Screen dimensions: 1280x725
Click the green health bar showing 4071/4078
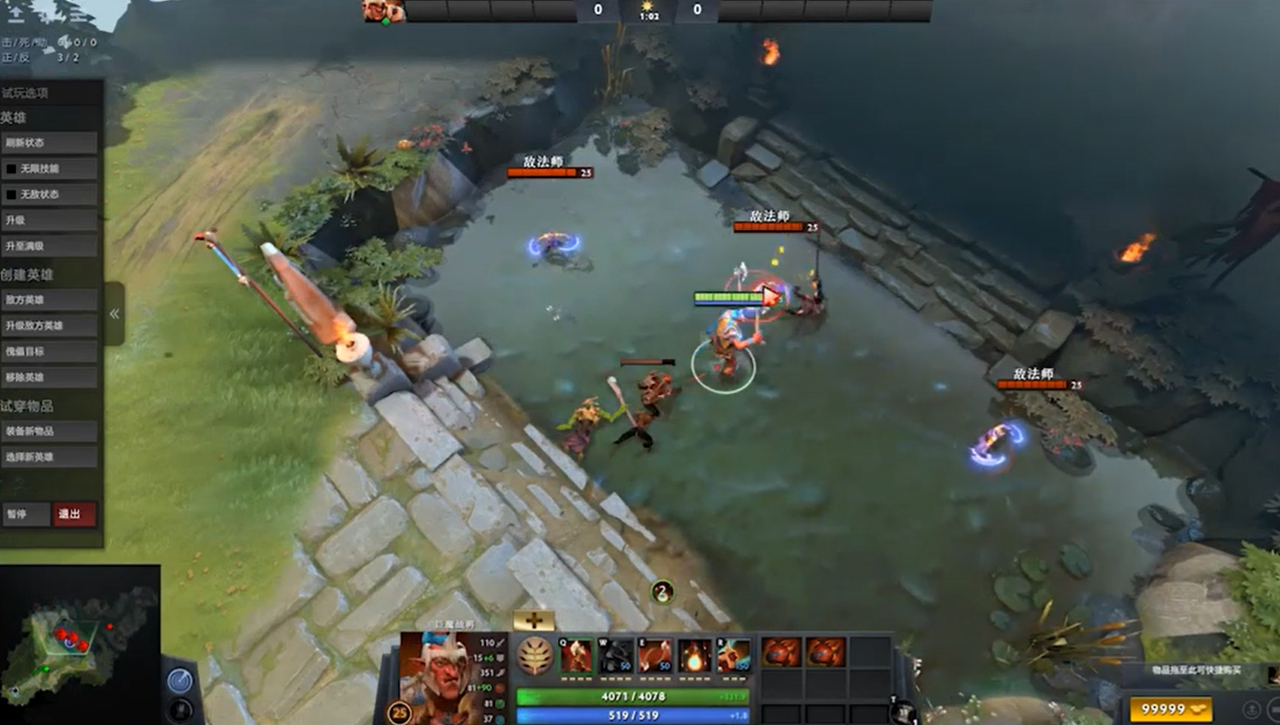coord(630,694)
